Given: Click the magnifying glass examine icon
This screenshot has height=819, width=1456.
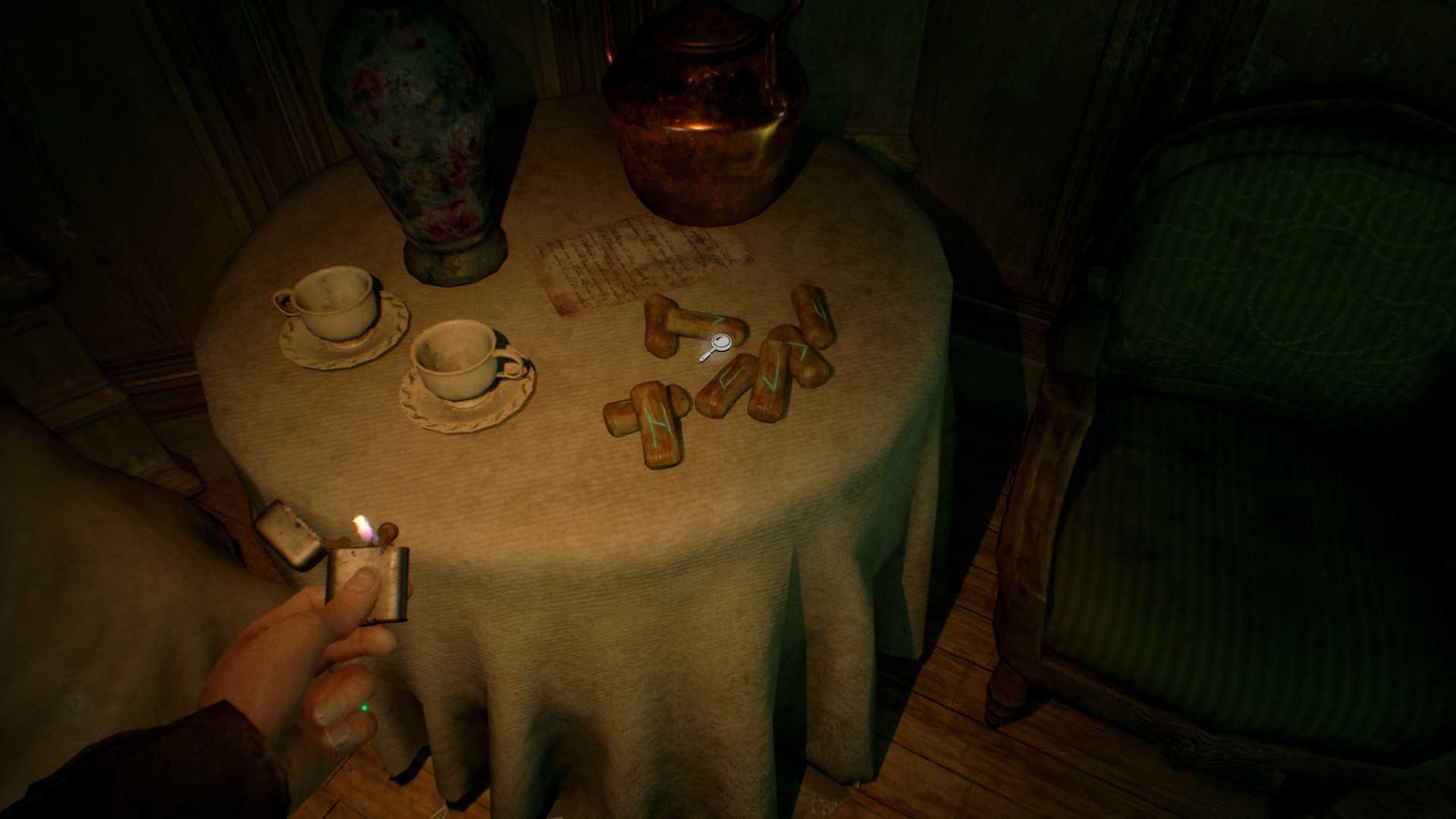Looking at the screenshot, I should click(x=717, y=347).
